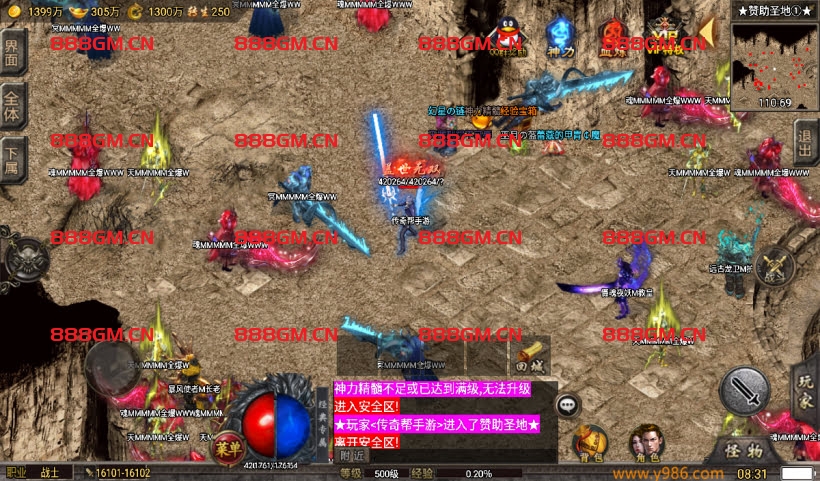The height and width of the screenshot is (481, 820).
Task: Use the 回城 return-to-town scroll
Action: click(x=532, y=357)
